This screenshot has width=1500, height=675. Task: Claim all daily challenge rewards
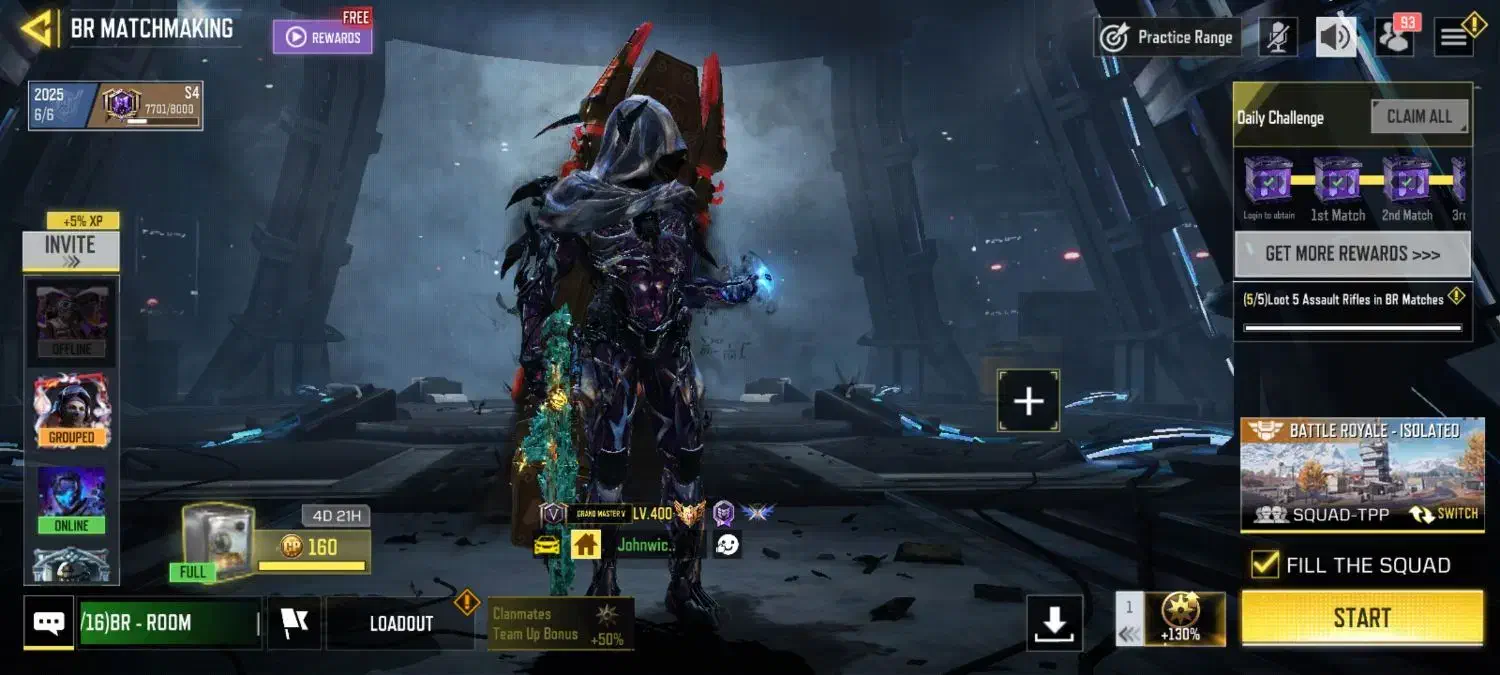(1419, 116)
